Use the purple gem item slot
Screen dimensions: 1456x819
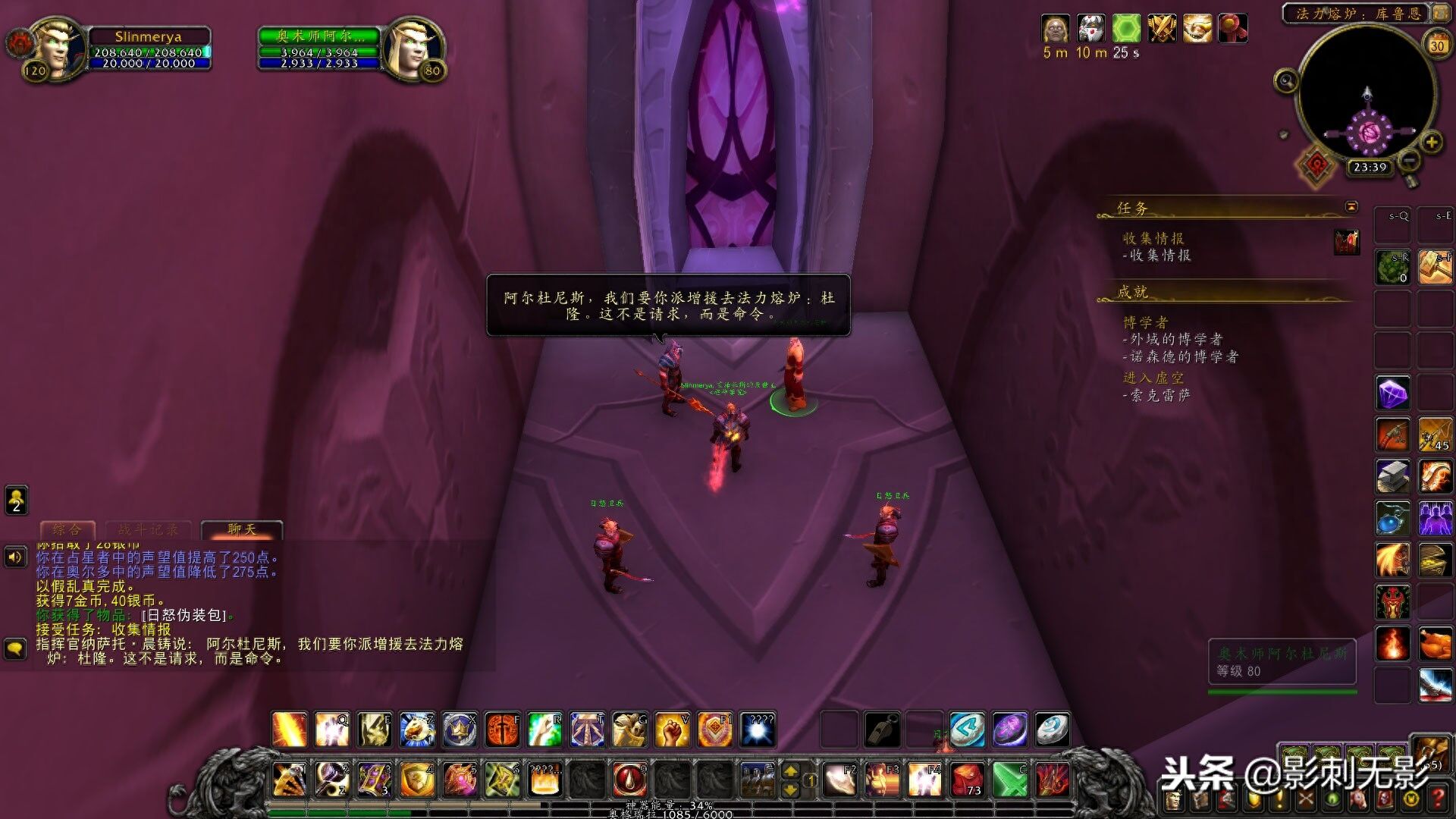1393,394
